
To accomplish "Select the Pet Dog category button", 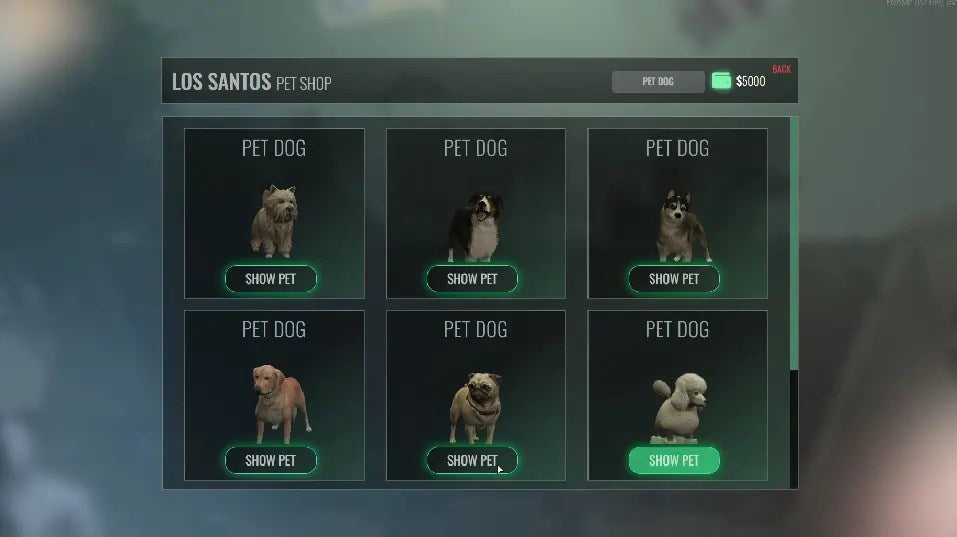I will 658,82.
